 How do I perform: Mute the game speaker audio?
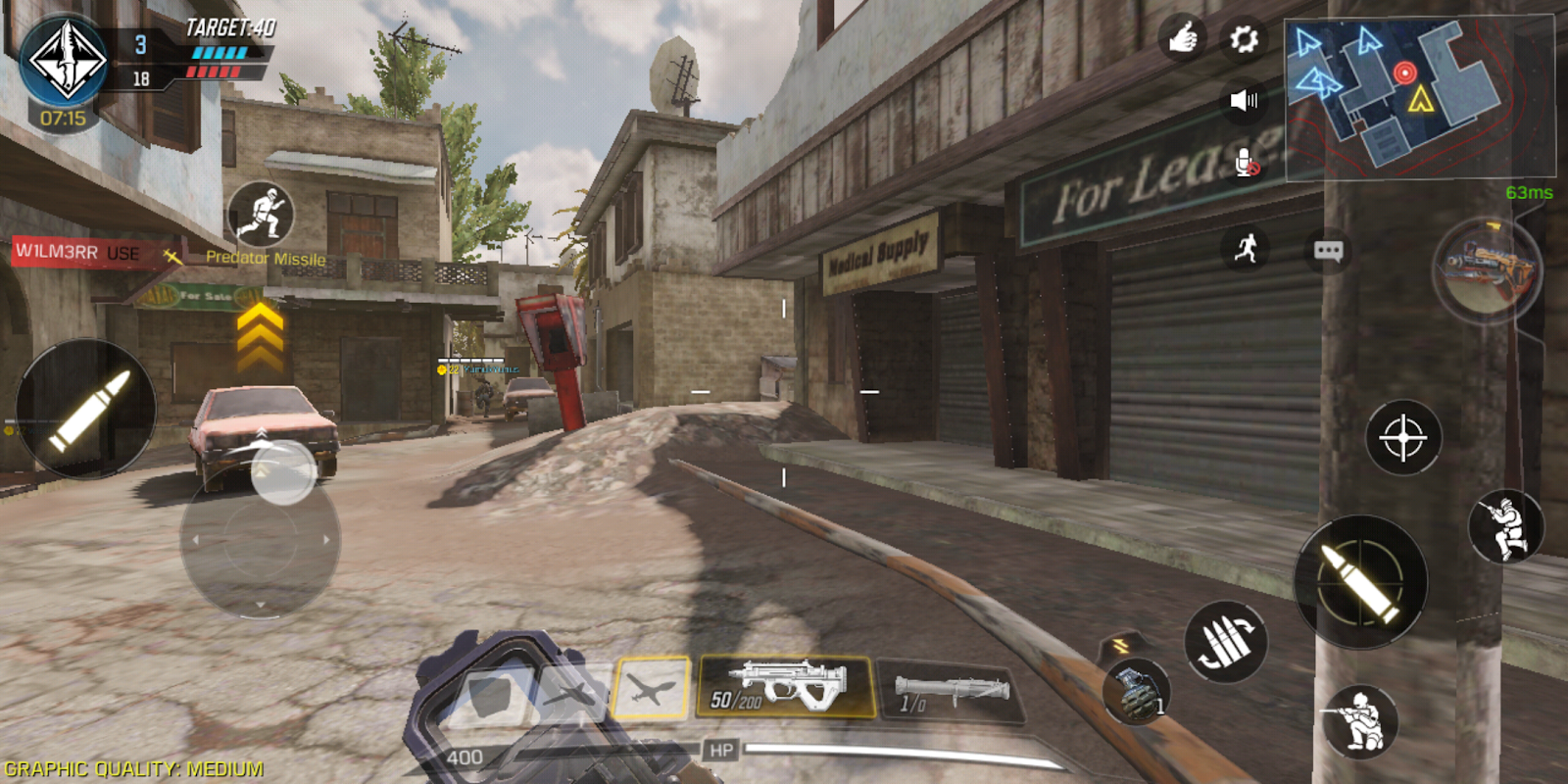tap(1245, 101)
